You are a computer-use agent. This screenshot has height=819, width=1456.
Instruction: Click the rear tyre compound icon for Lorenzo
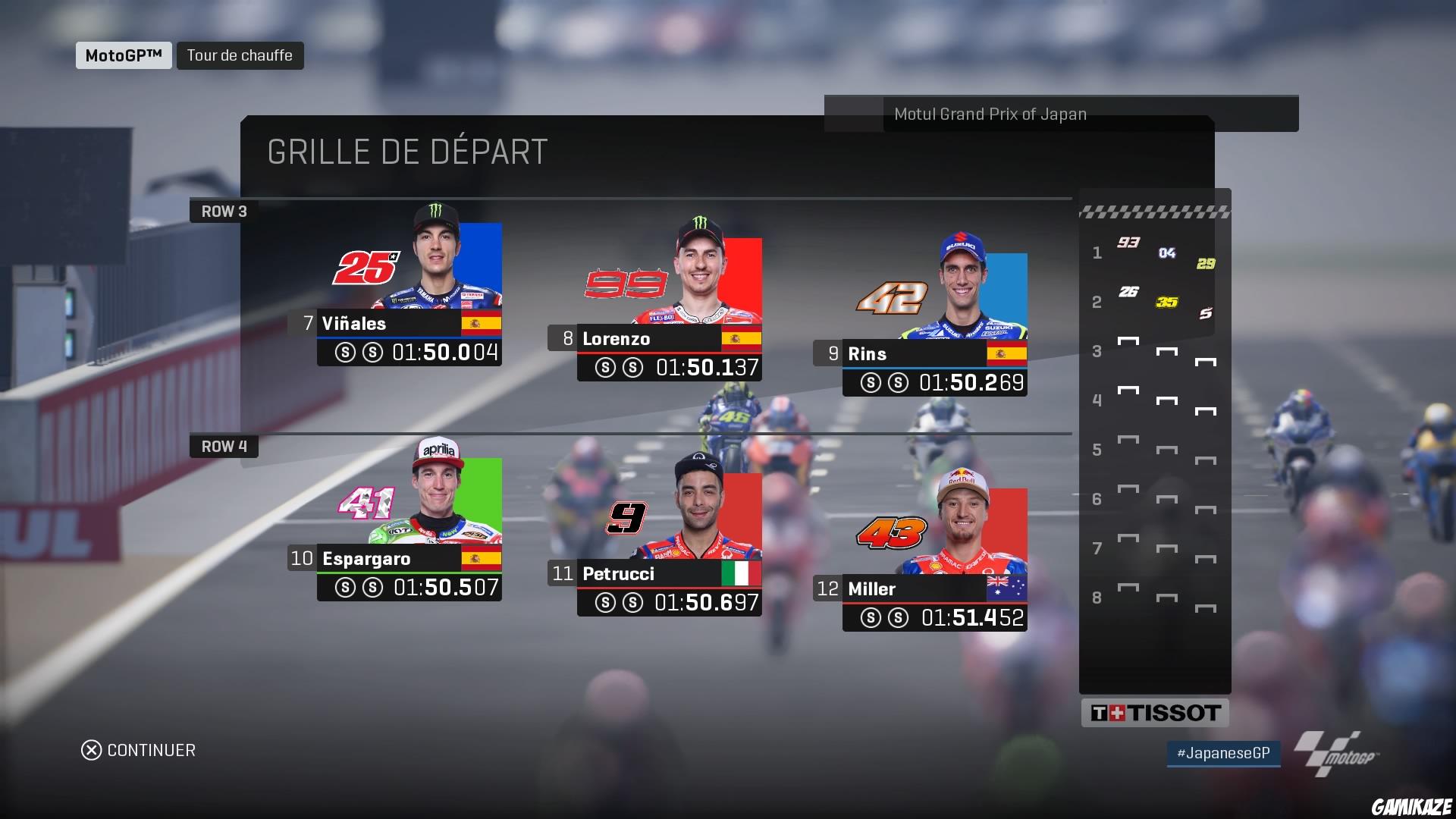[632, 368]
